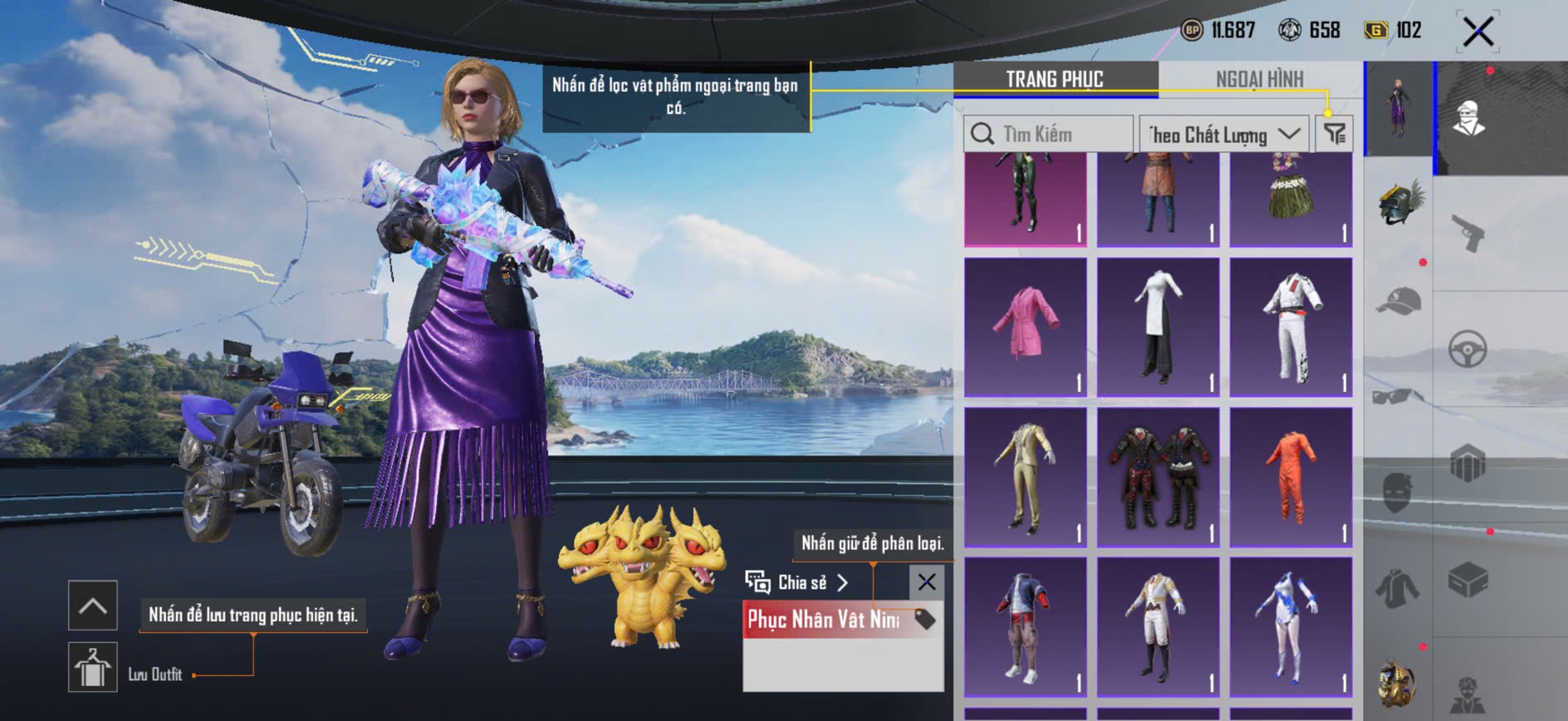1568x721 pixels.
Task: Pick the orange jumpsuit outfit
Action: (x=1291, y=477)
